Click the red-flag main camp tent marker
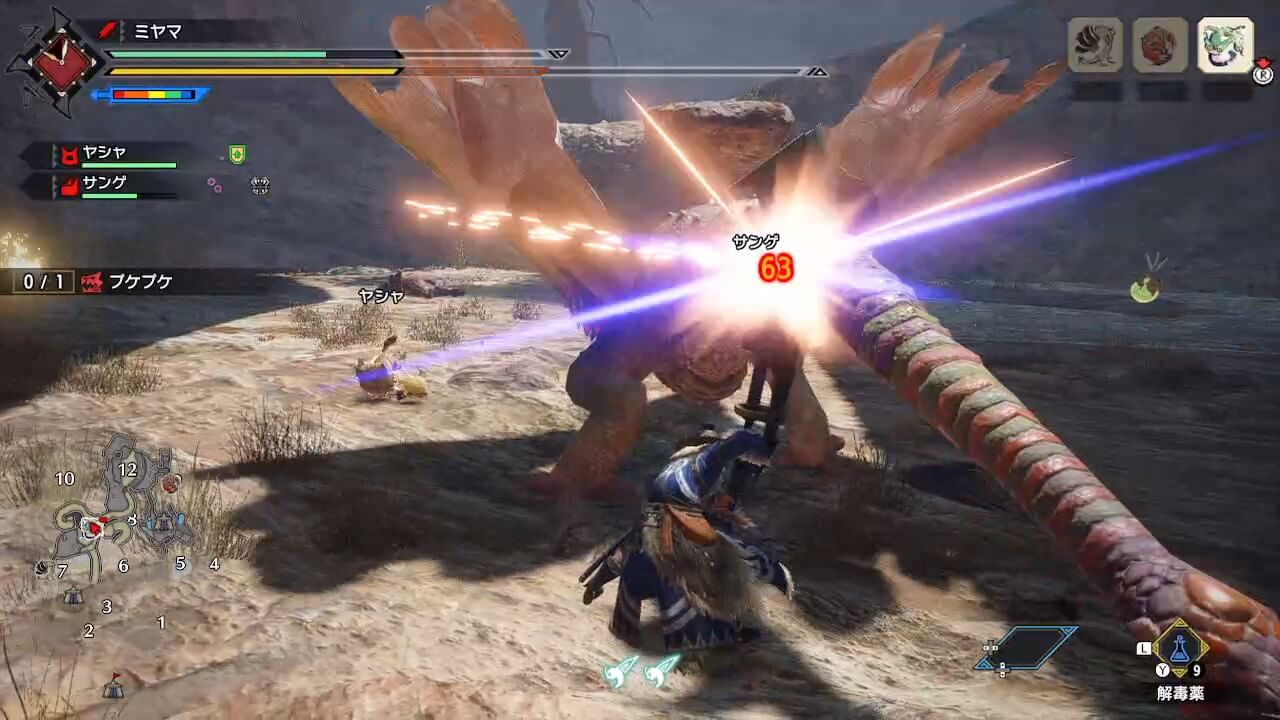 pos(113,686)
